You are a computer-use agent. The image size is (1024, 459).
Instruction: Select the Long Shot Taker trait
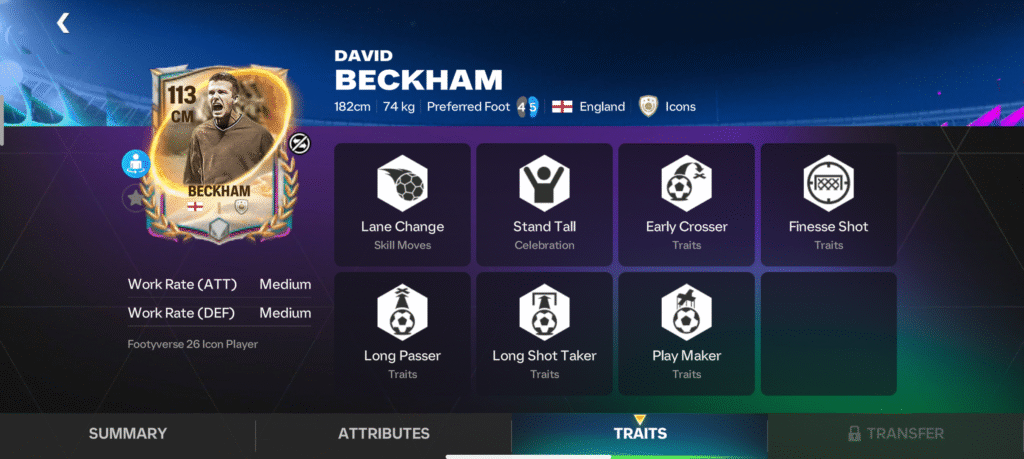tap(544, 333)
